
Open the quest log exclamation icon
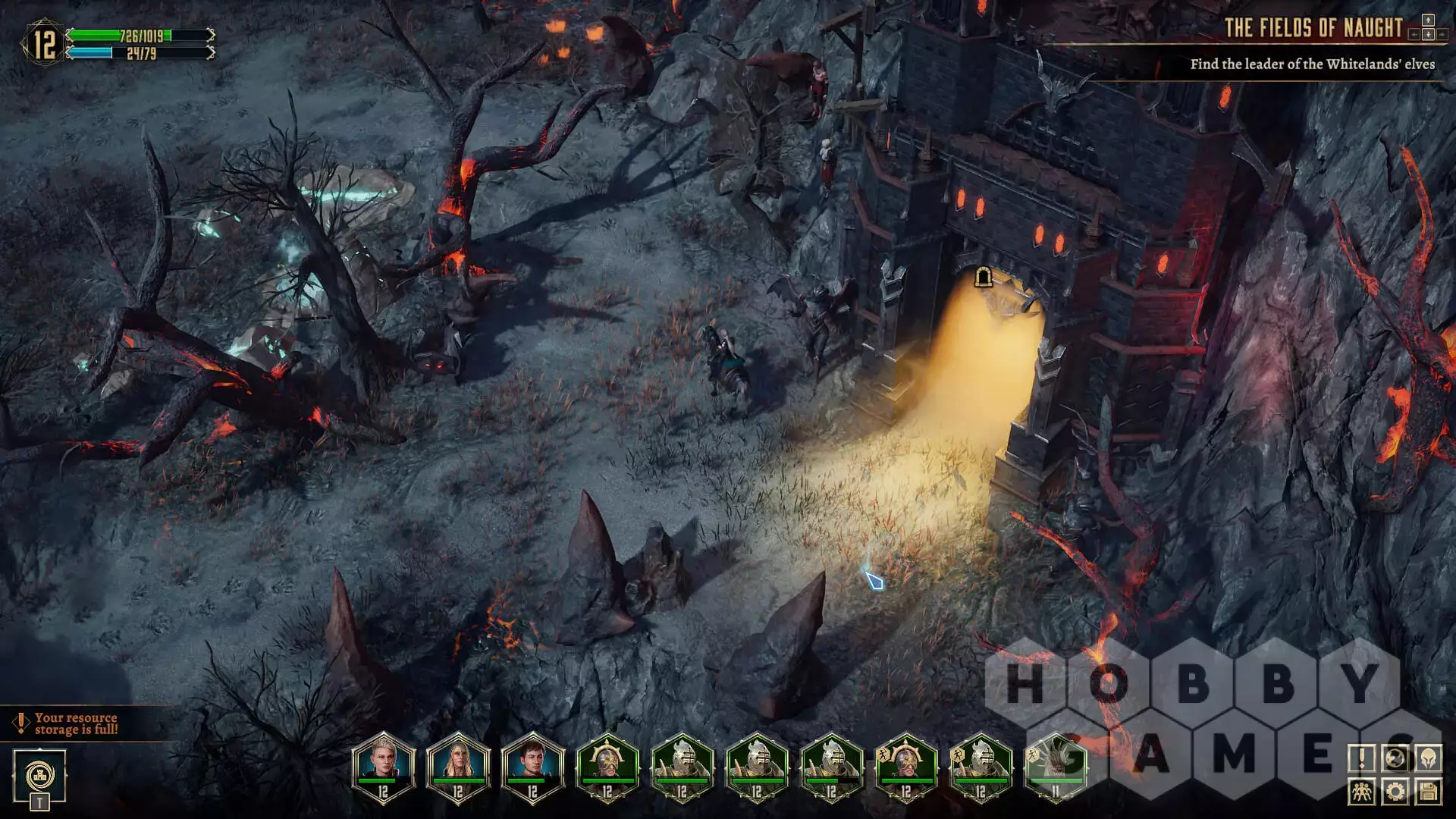coord(1362,758)
